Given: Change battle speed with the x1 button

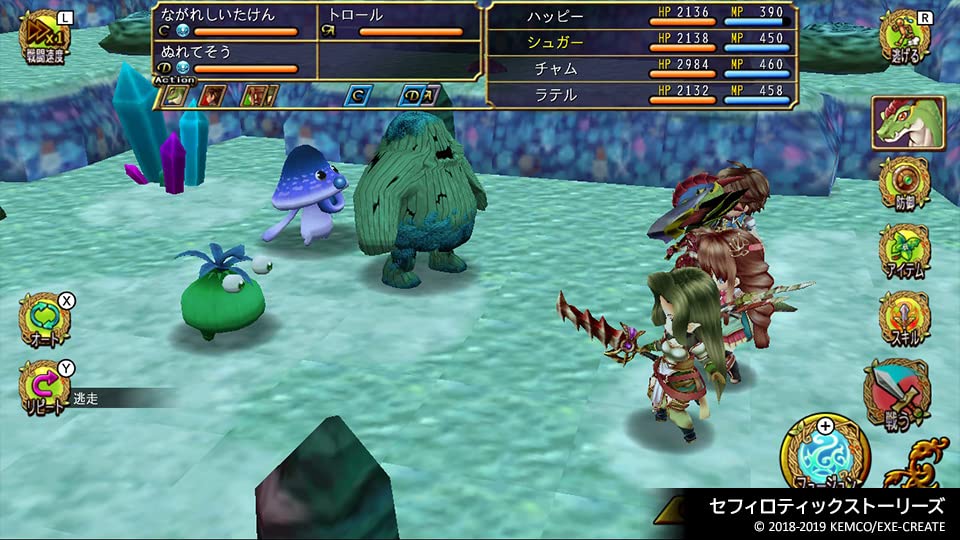Looking at the screenshot, I should 45,37.
